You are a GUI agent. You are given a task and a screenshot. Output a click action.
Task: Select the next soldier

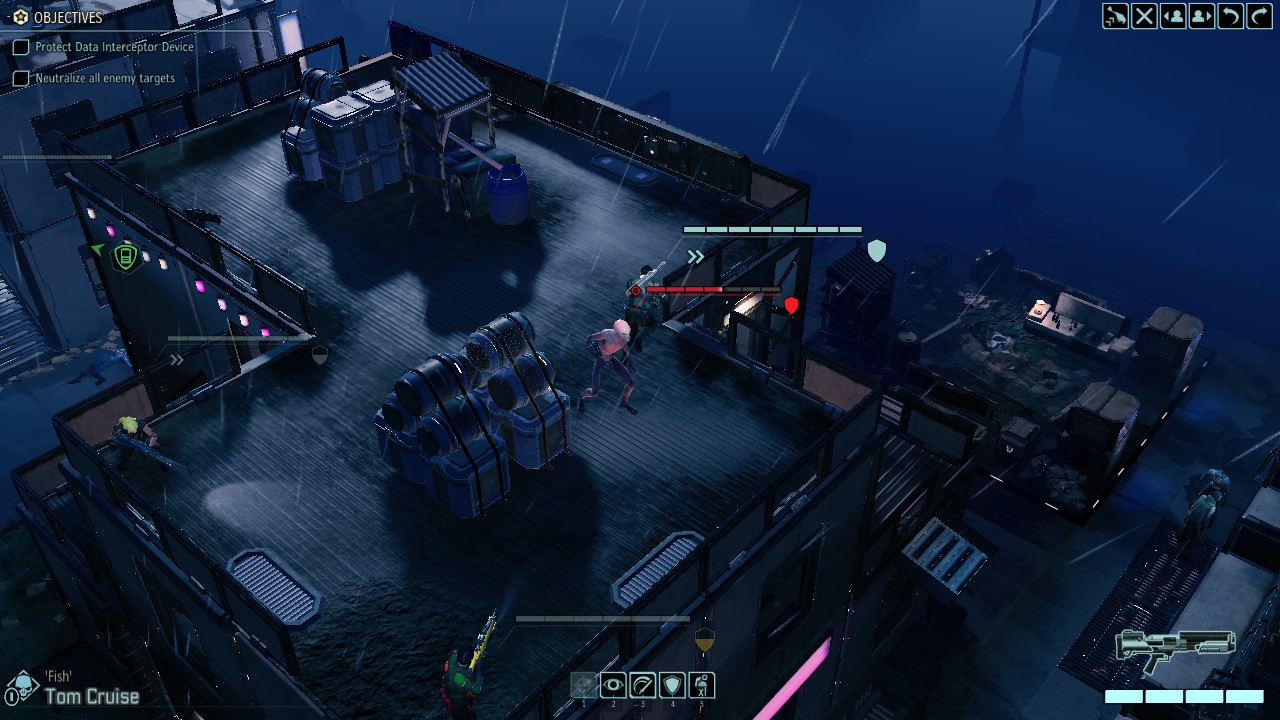1202,16
